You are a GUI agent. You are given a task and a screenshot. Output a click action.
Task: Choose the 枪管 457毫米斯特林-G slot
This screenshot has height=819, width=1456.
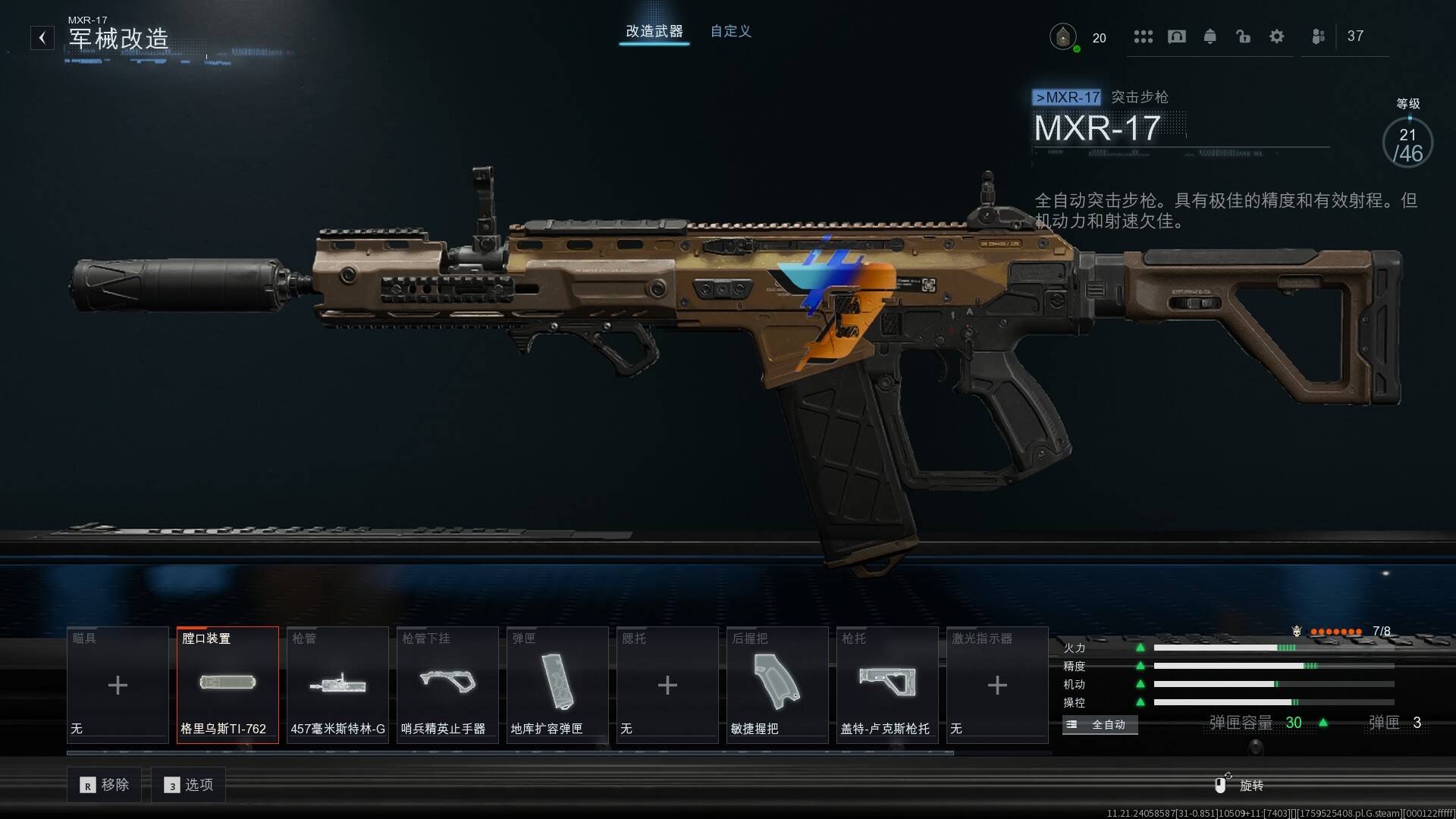pos(337,685)
